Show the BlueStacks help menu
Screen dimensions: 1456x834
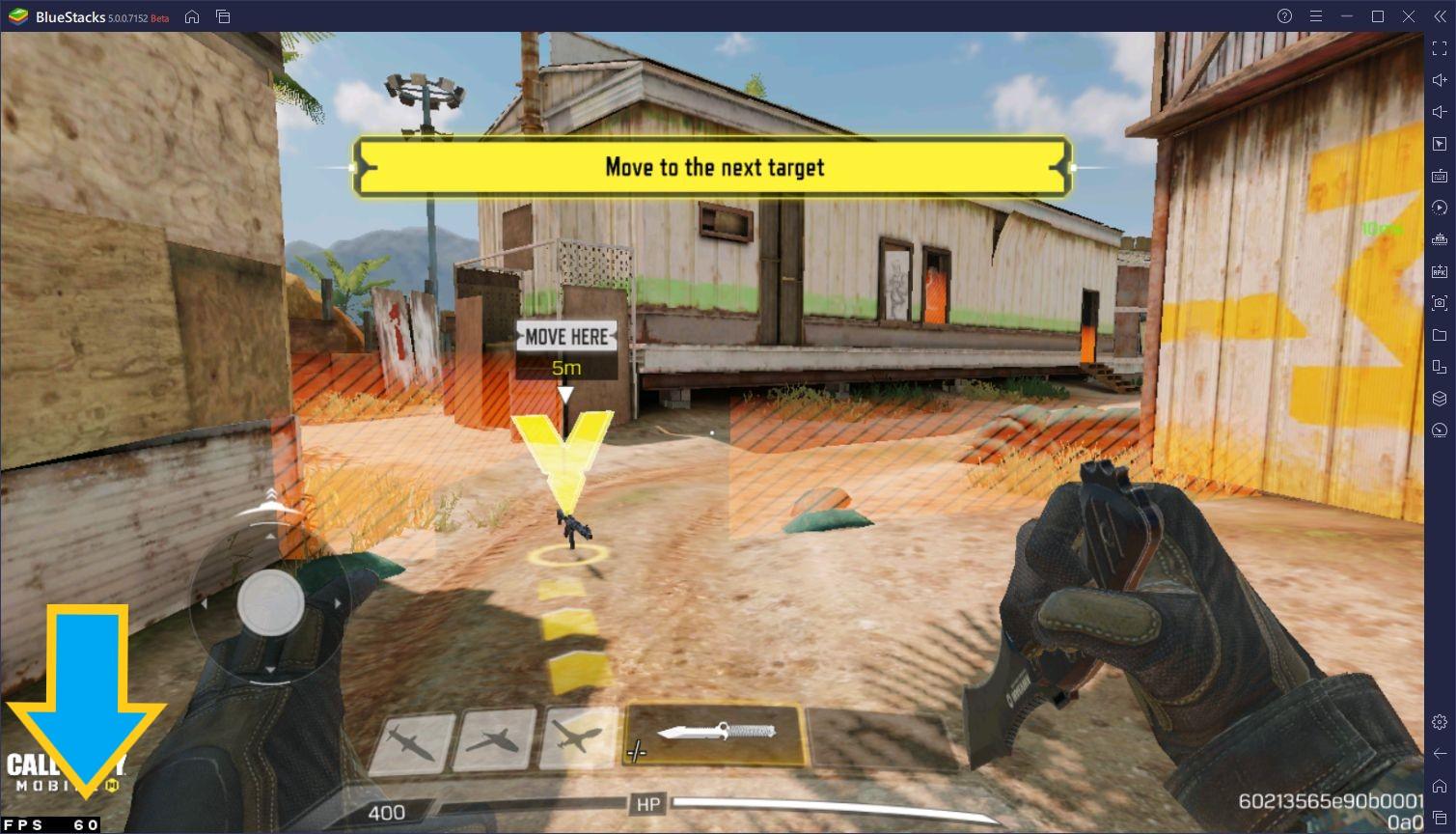point(1283,16)
